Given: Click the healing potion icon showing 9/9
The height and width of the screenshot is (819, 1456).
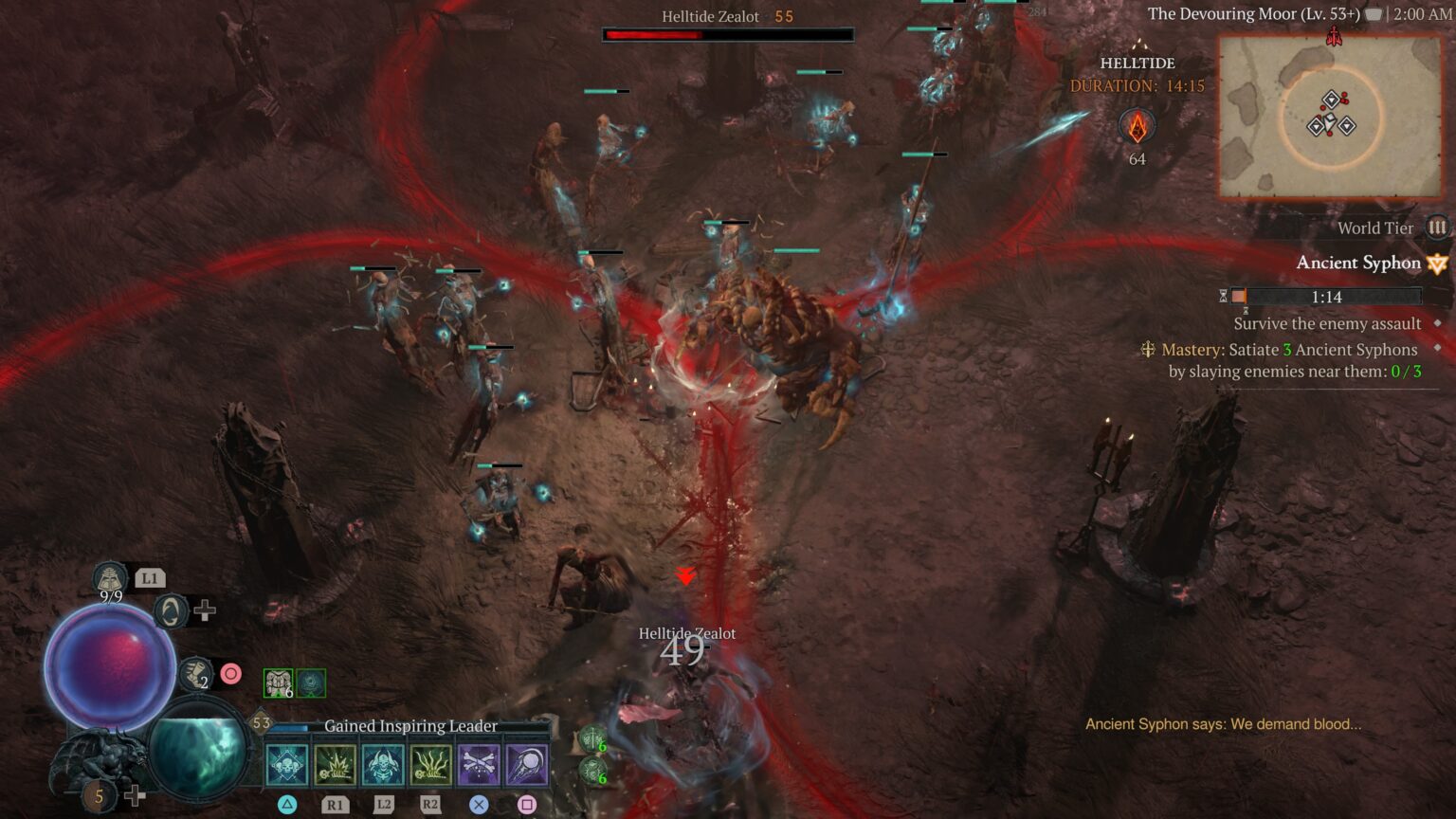Looking at the screenshot, I should (108, 578).
